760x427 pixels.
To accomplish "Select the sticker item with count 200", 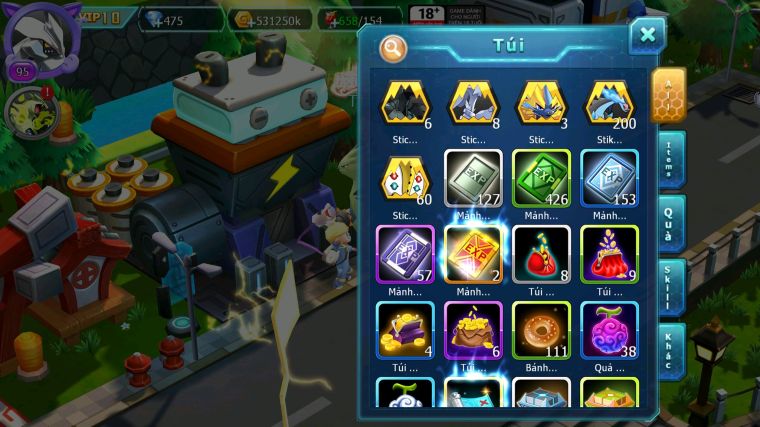I will [610, 104].
